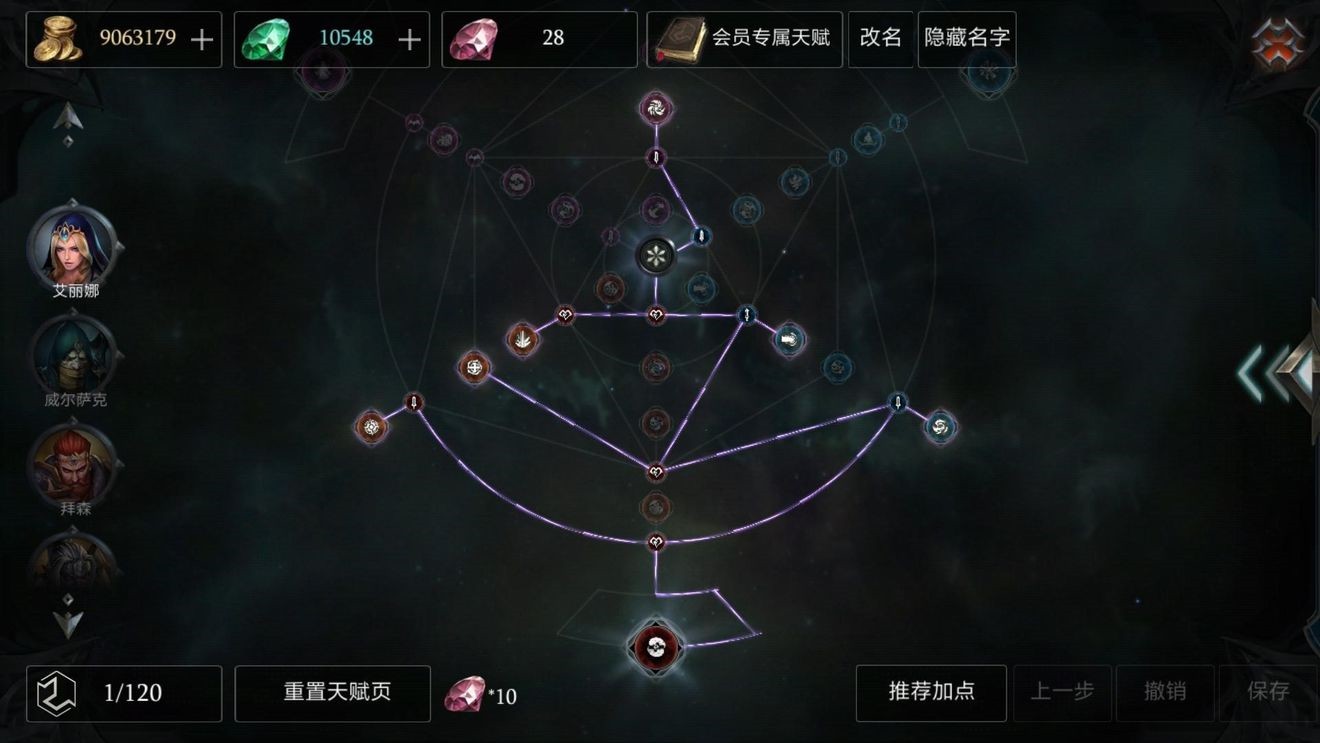Viewport: 1320px width, 743px height.
Task: Select the 艾丽娜 character portrait
Action: [x=70, y=248]
